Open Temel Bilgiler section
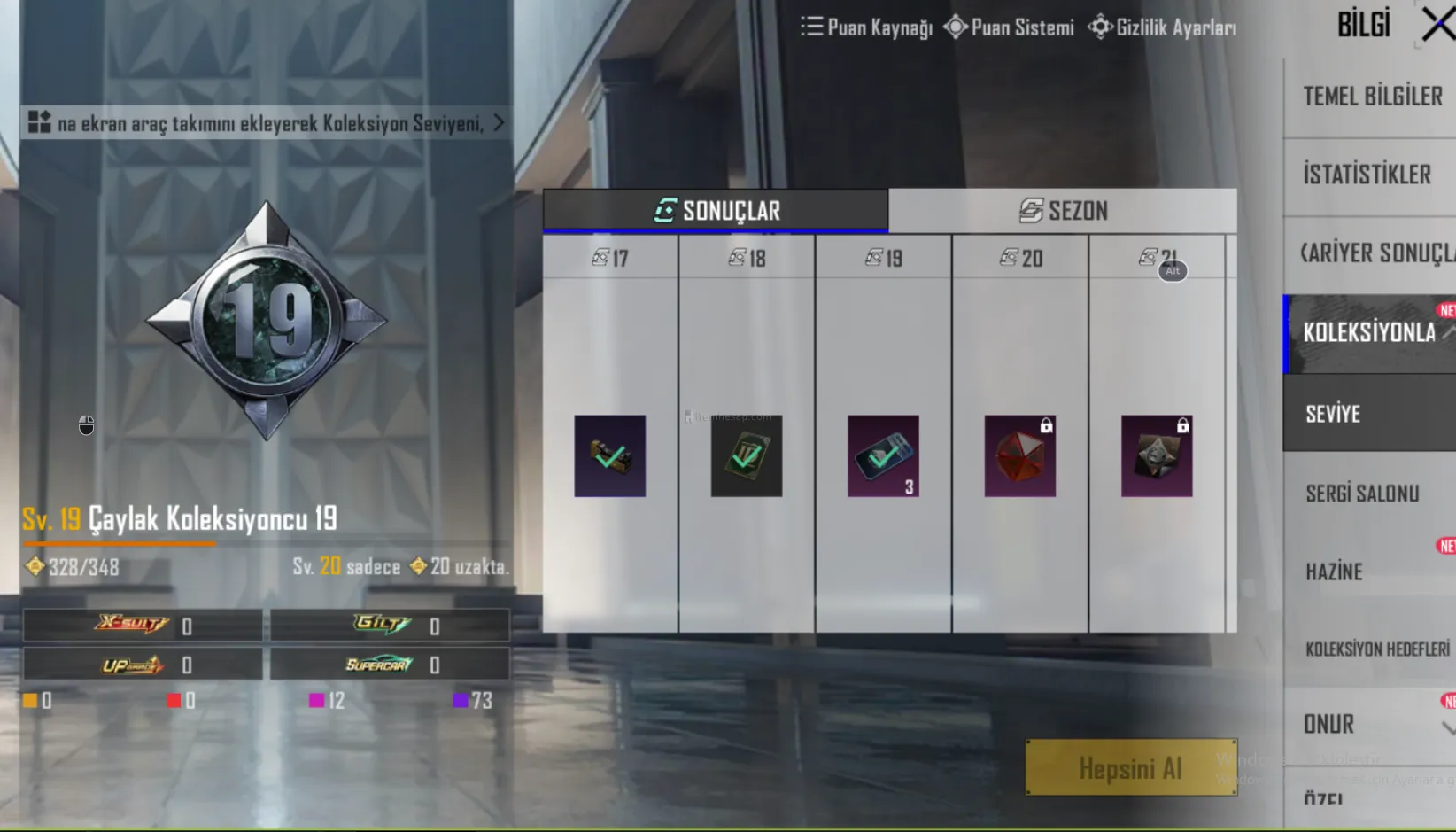1456x832 pixels. tap(1371, 97)
